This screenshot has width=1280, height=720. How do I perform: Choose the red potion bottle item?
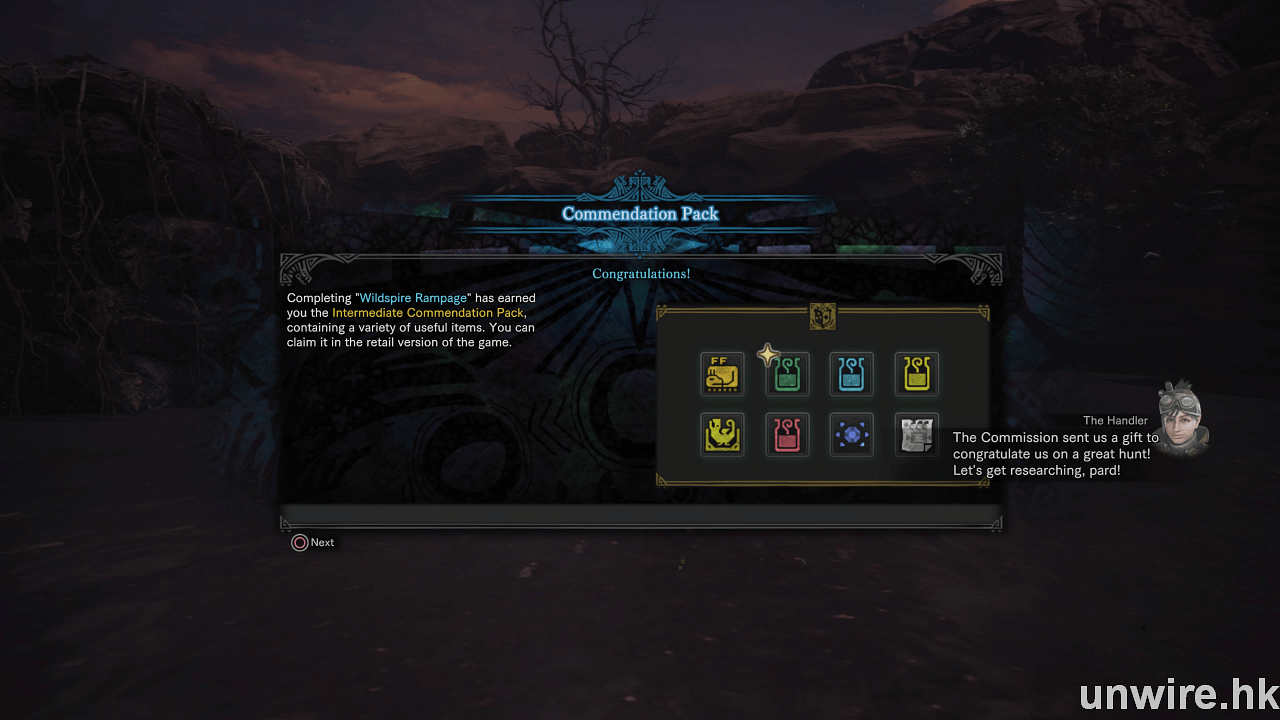click(x=788, y=435)
